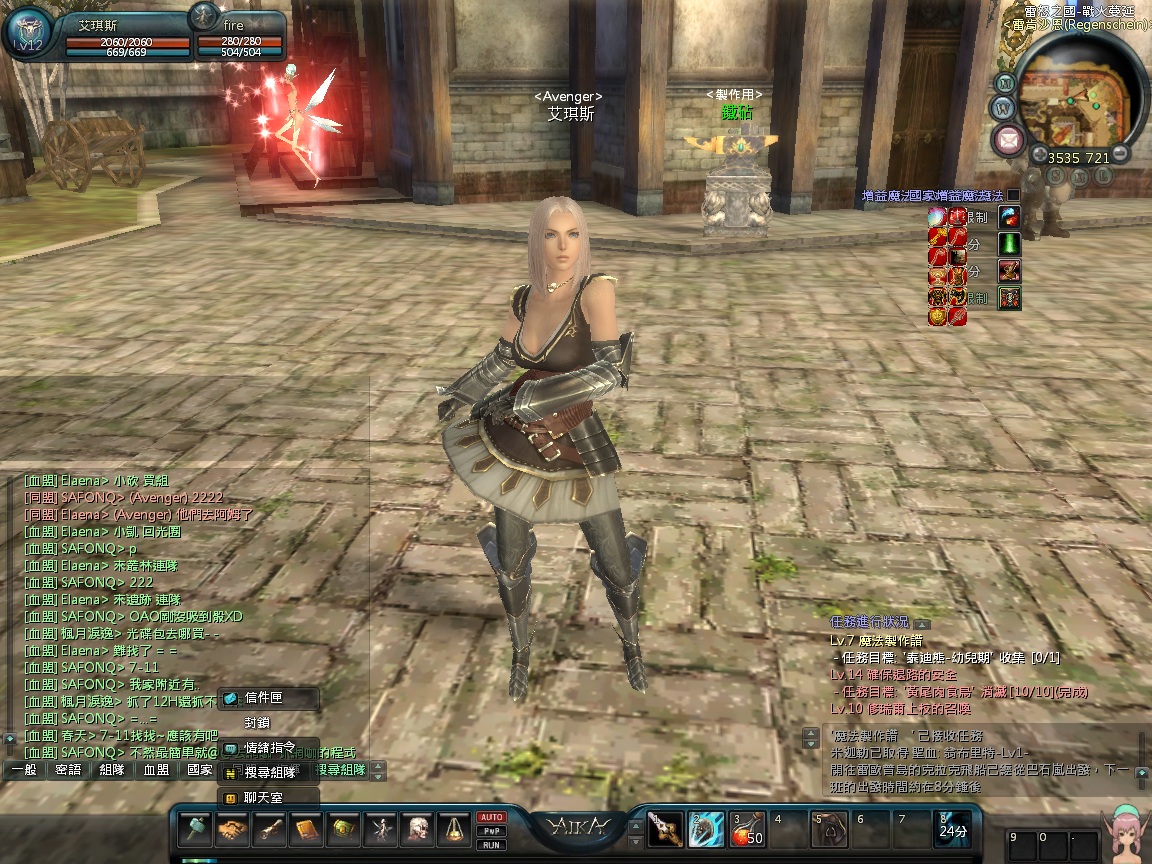The image size is (1152, 864).
Task: Open the hammer icon menu
Action: [195, 829]
